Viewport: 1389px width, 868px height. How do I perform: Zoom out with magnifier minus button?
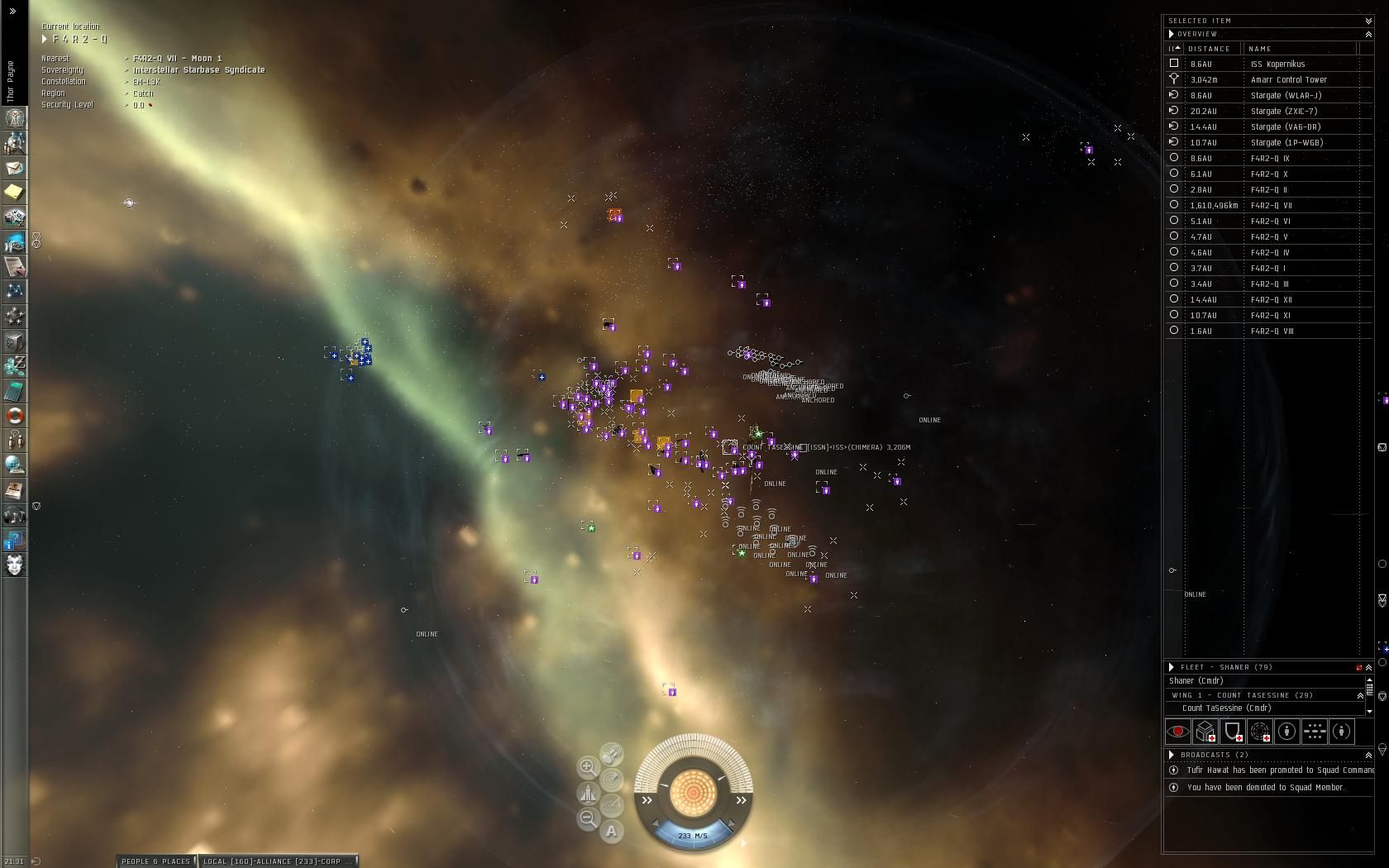(x=588, y=818)
